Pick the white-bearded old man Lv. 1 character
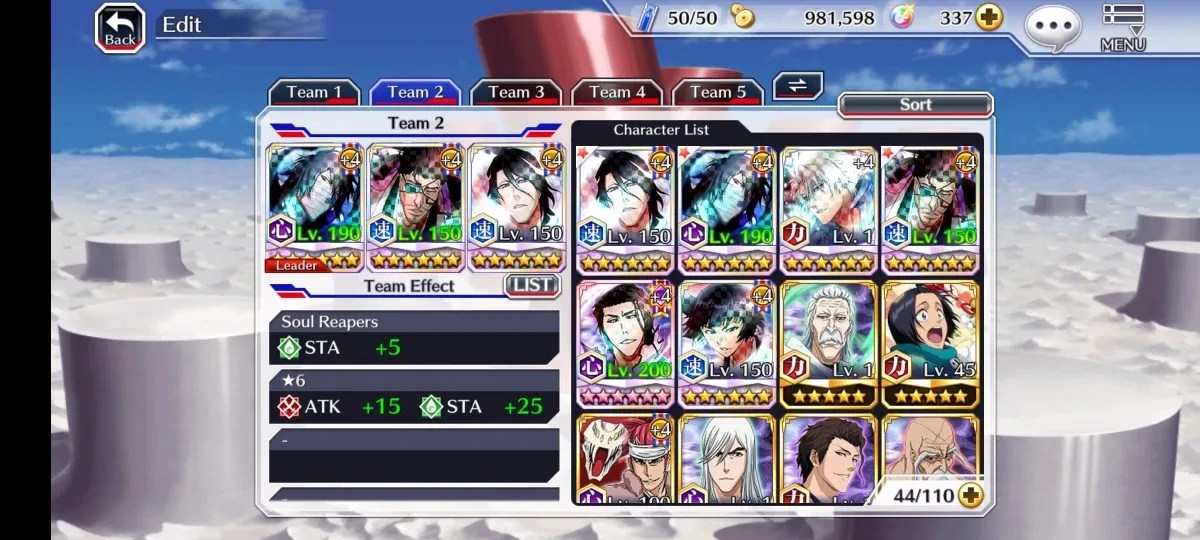Screen dimensions: 1200x540 828,343
